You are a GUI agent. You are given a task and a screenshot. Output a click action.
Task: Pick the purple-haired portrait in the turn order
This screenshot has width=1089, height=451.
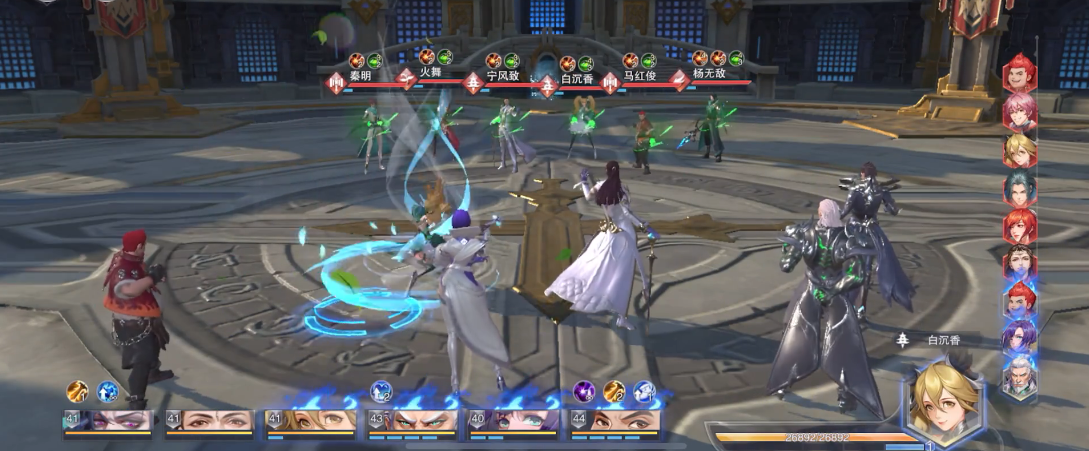click(x=1020, y=338)
